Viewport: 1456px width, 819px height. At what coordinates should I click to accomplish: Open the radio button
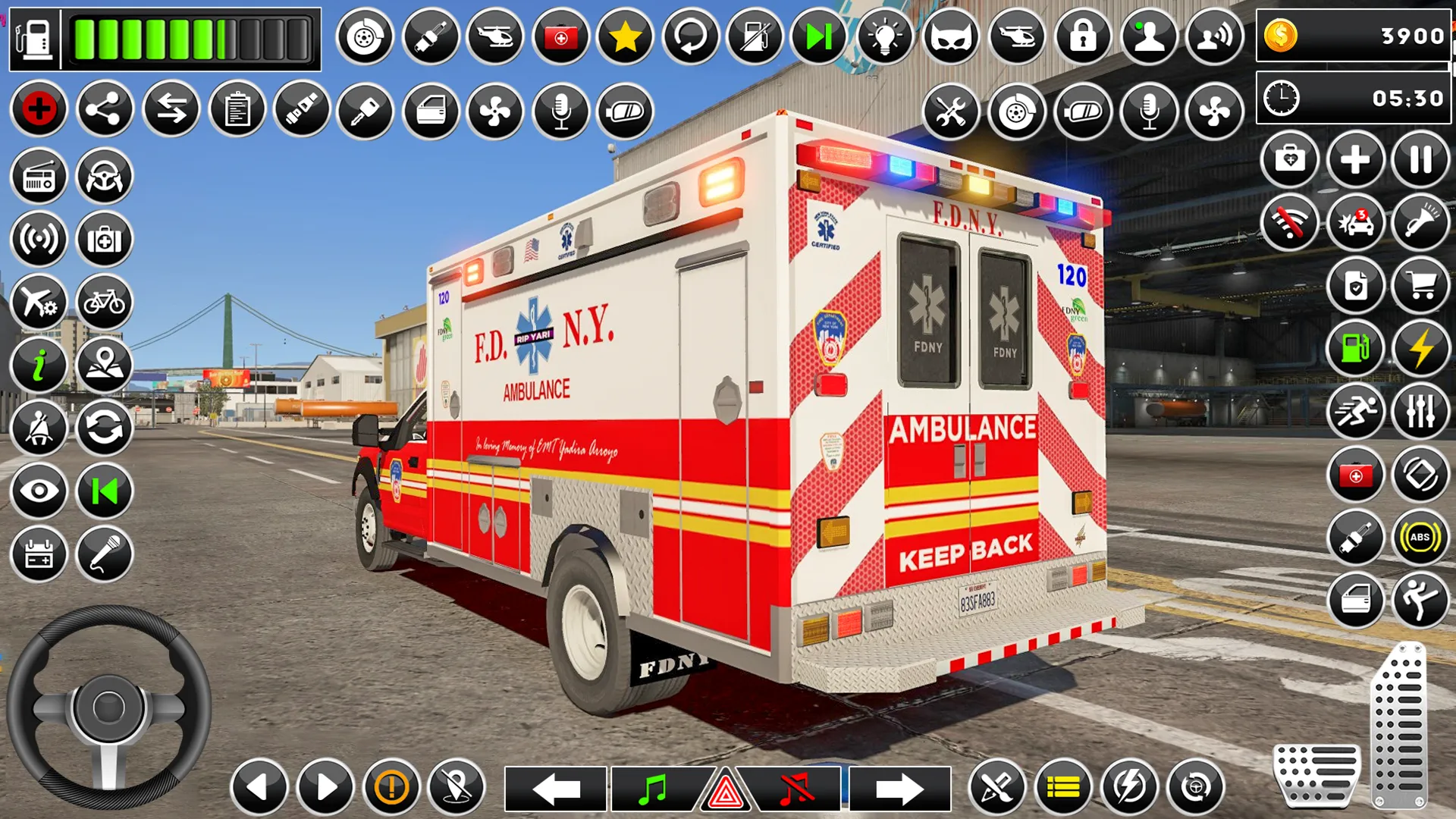point(39,177)
